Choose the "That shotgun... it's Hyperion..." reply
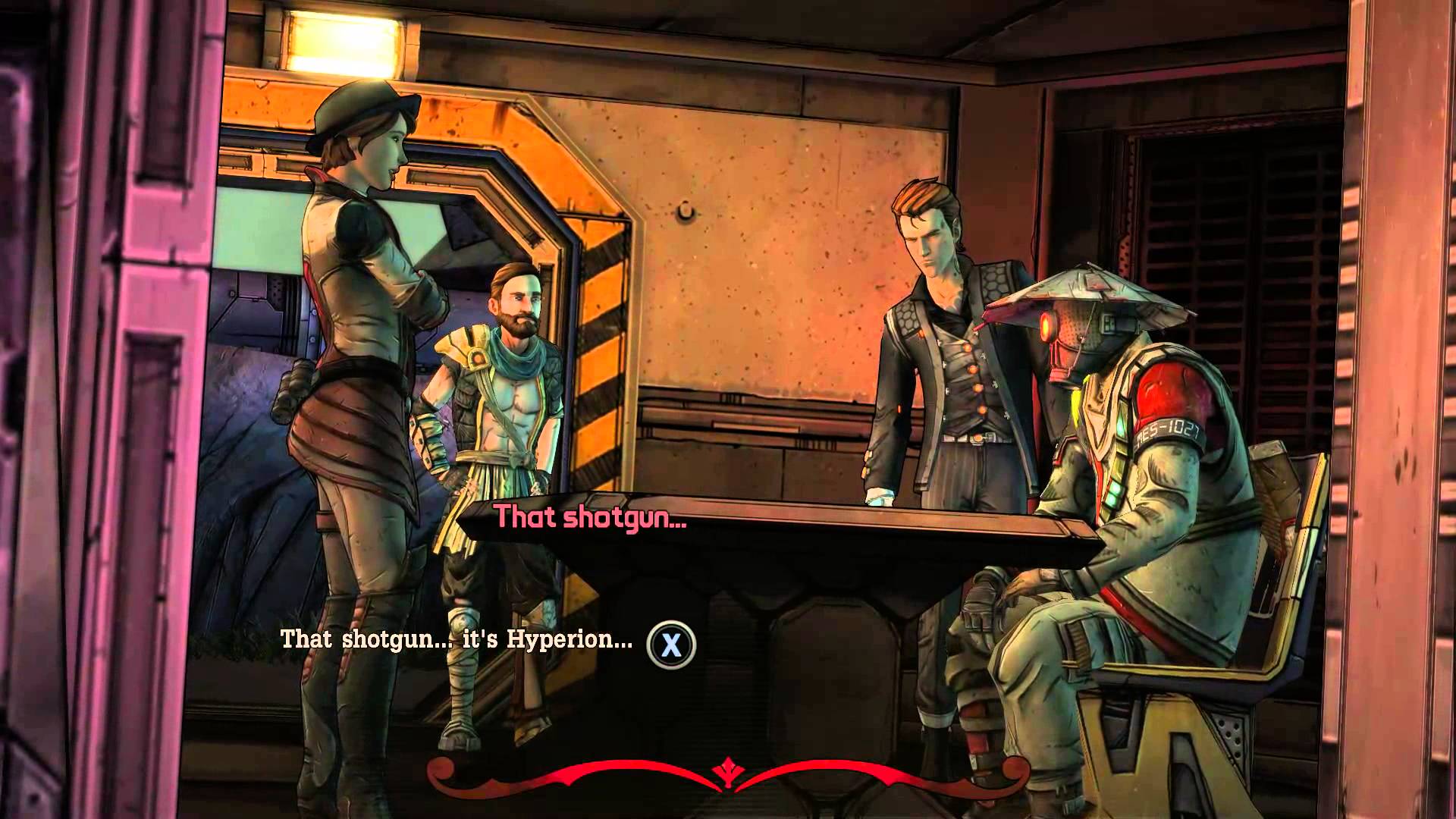 (x=457, y=639)
